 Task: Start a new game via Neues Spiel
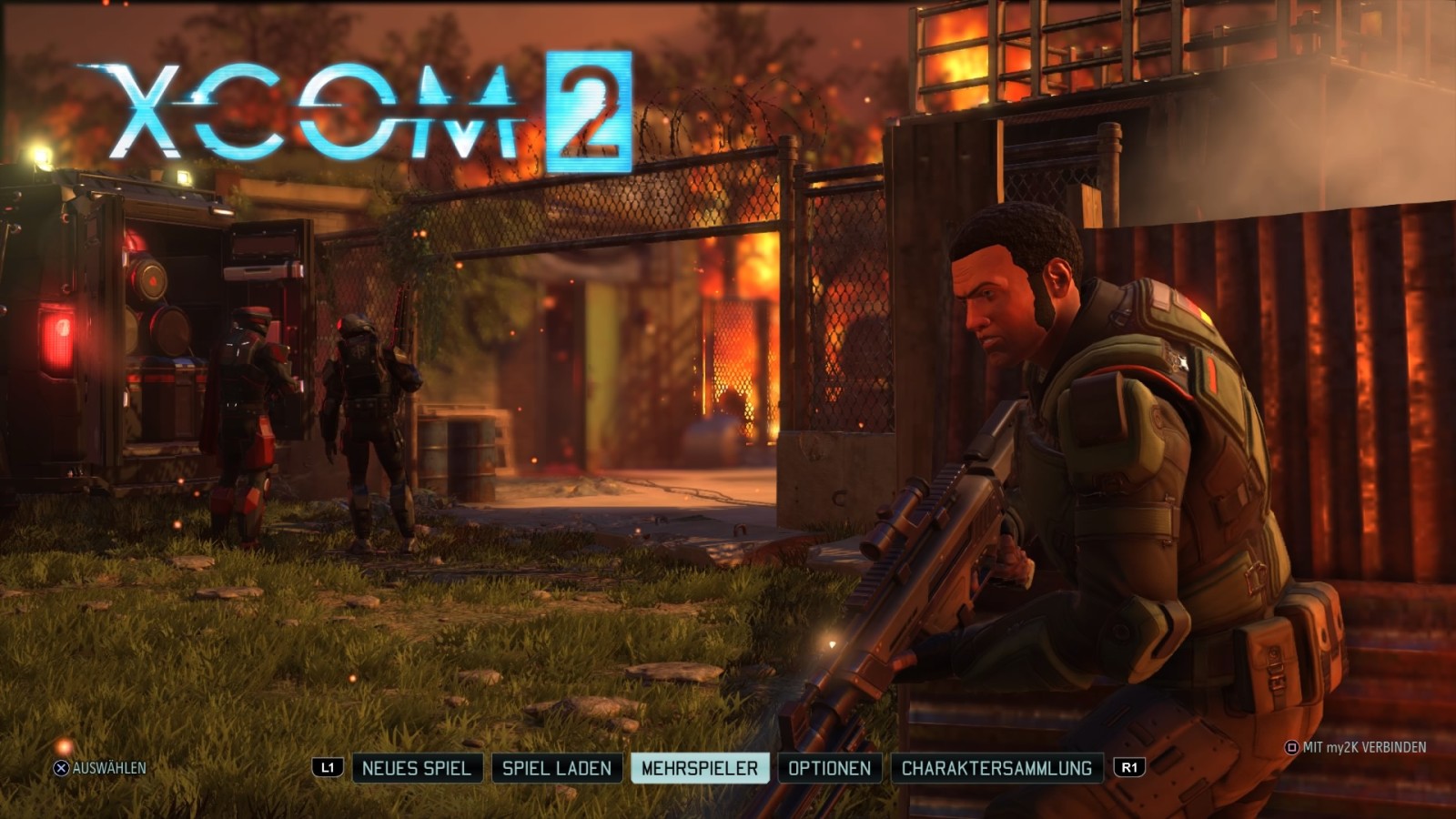coord(416,768)
